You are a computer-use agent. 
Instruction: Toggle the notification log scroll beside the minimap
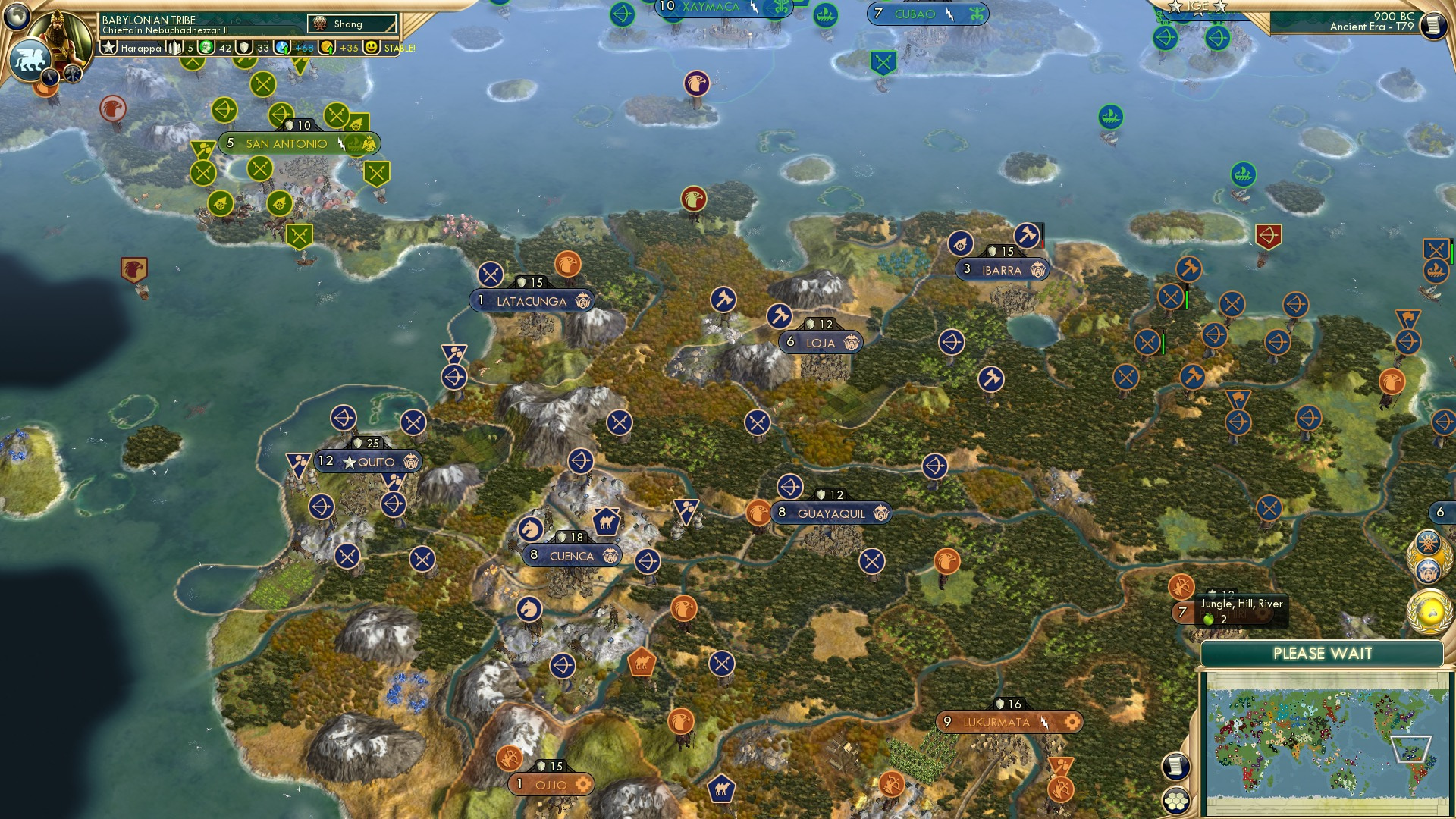point(1174,766)
